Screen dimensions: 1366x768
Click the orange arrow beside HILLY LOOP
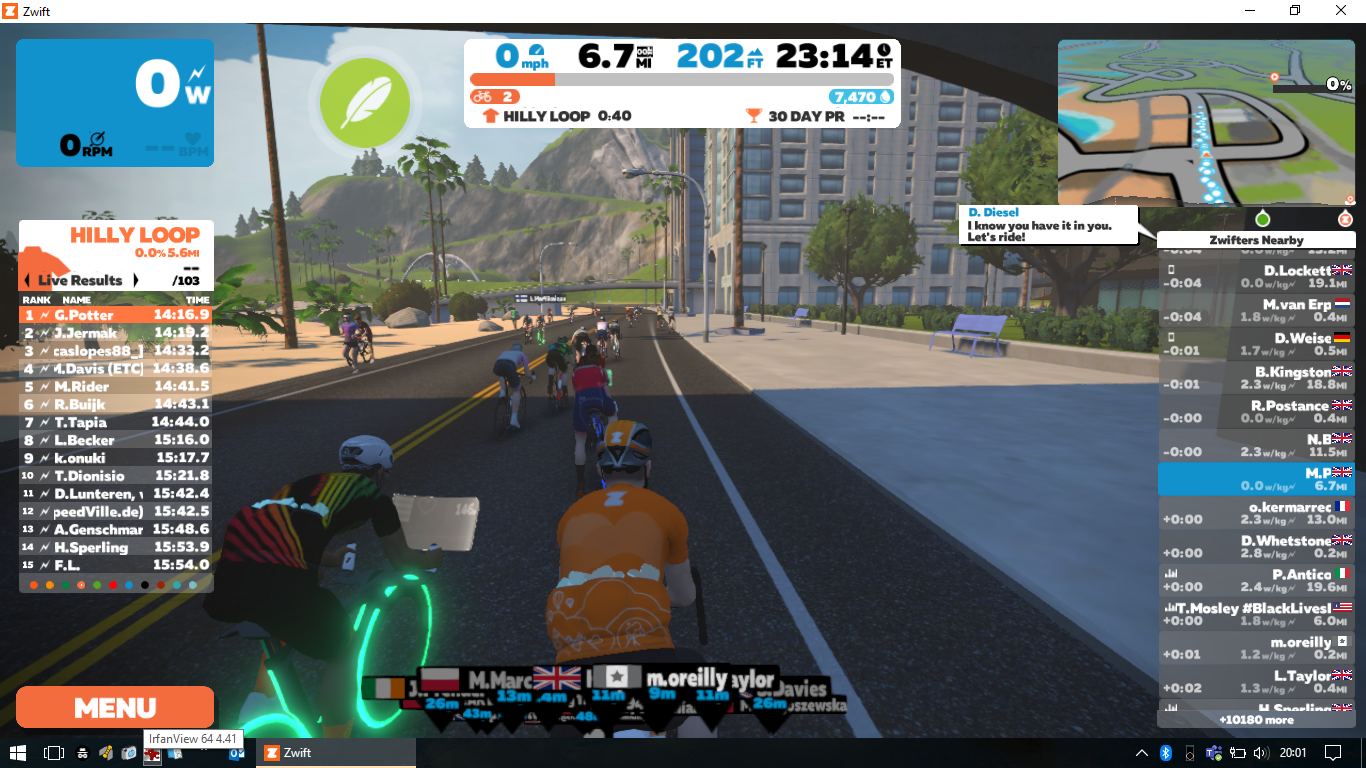[490, 115]
